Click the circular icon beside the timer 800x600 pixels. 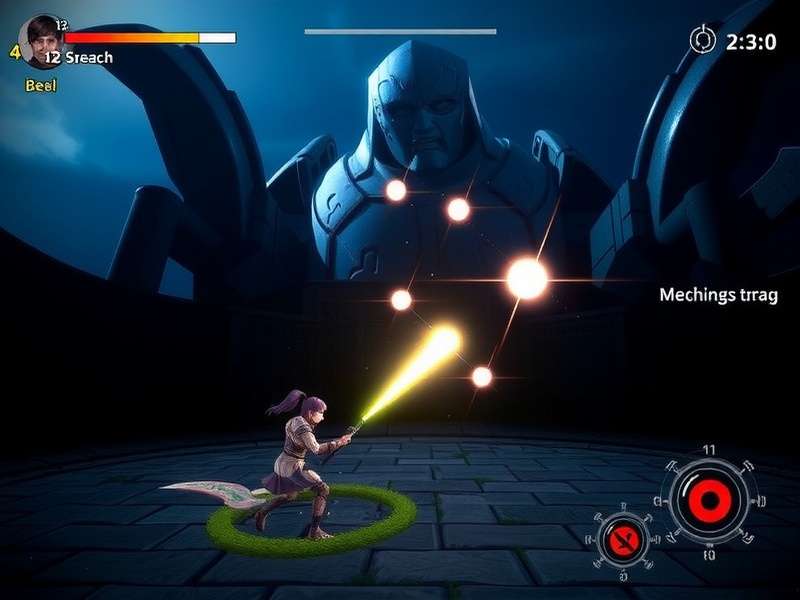703,40
